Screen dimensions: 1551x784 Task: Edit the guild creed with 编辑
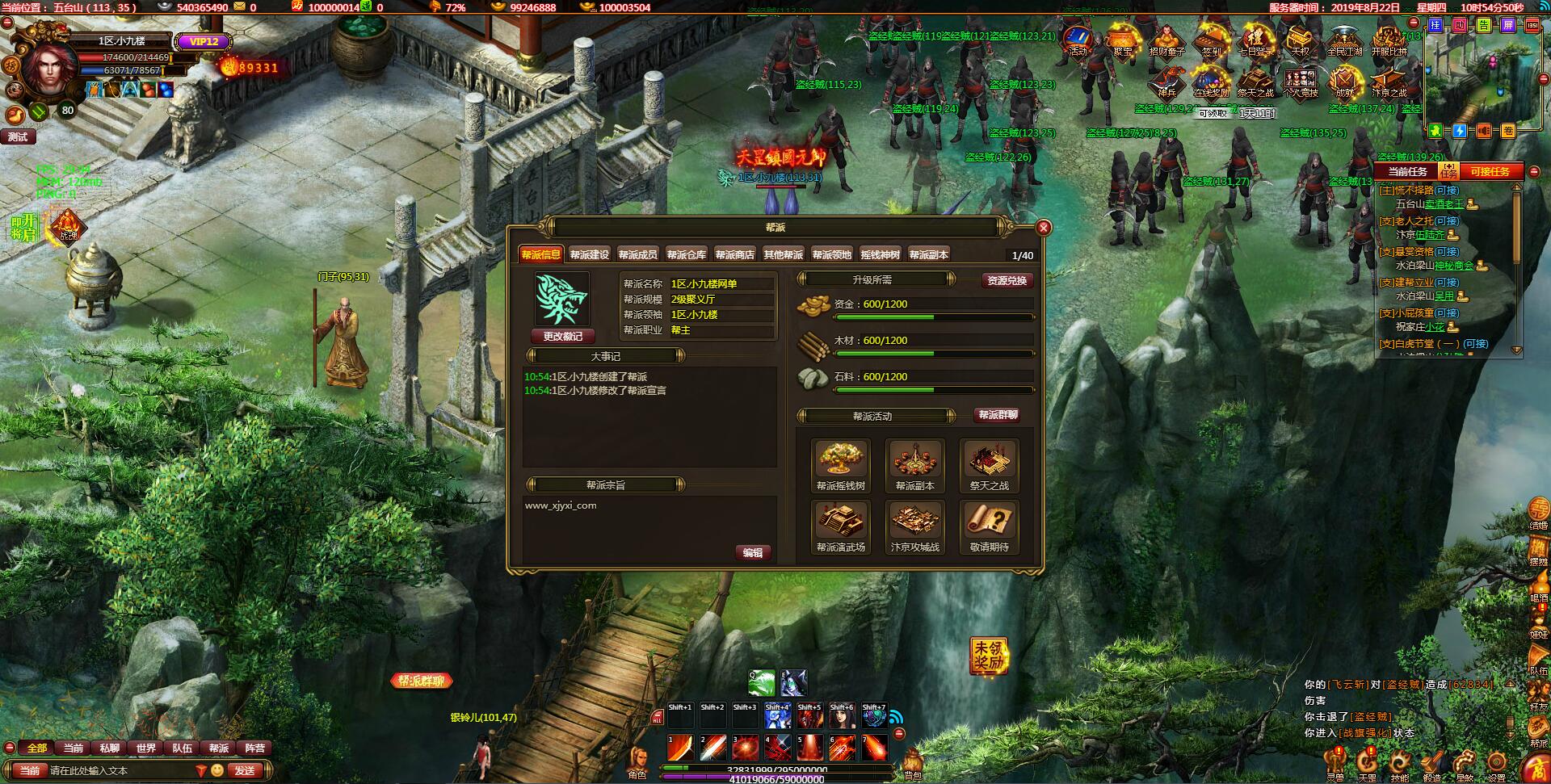pyautogui.click(x=753, y=553)
